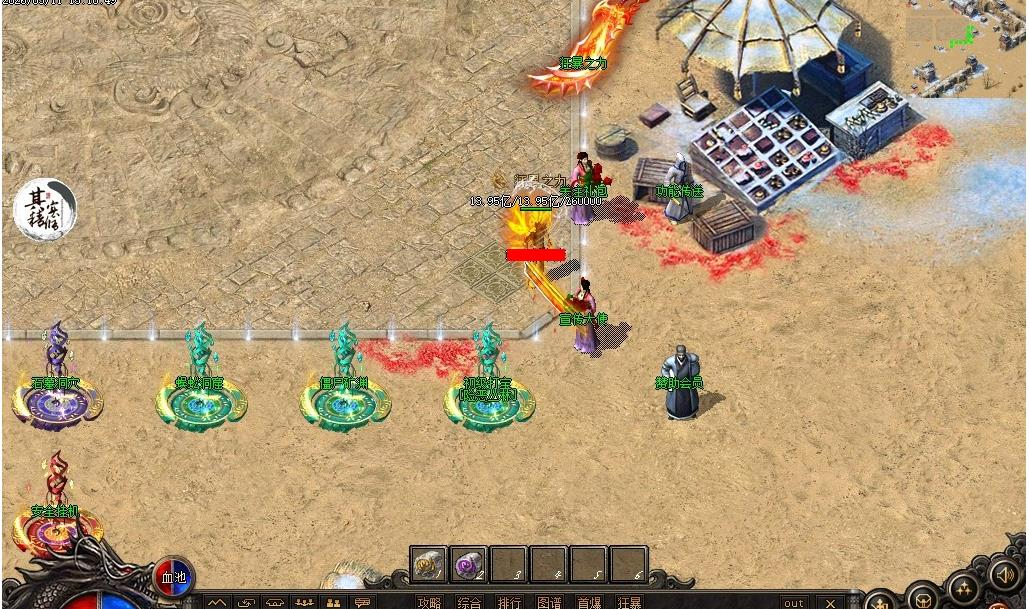Viewport: 1029px width, 609px height.
Task: Use the purple item in hotbar slot 2
Action: [469, 565]
